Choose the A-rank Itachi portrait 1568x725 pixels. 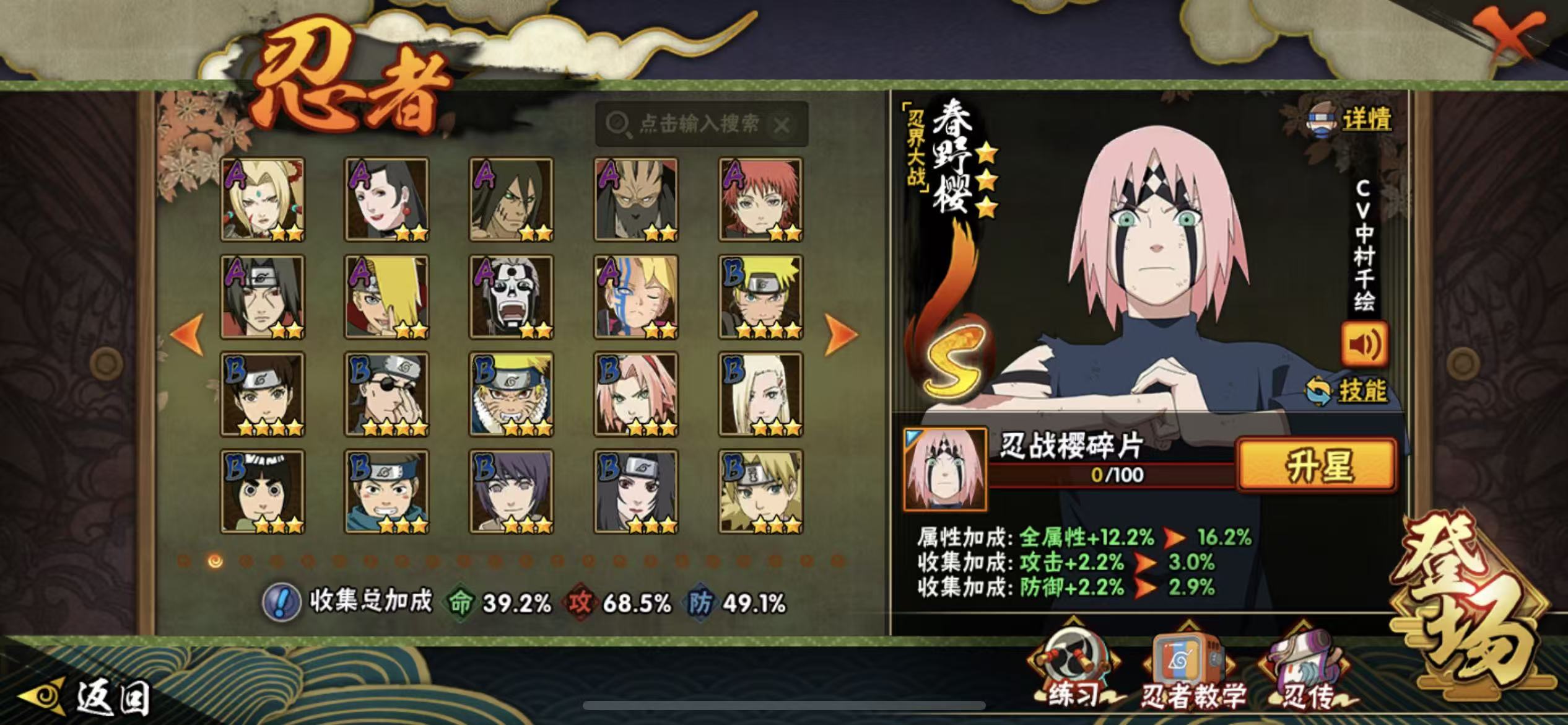pos(263,297)
